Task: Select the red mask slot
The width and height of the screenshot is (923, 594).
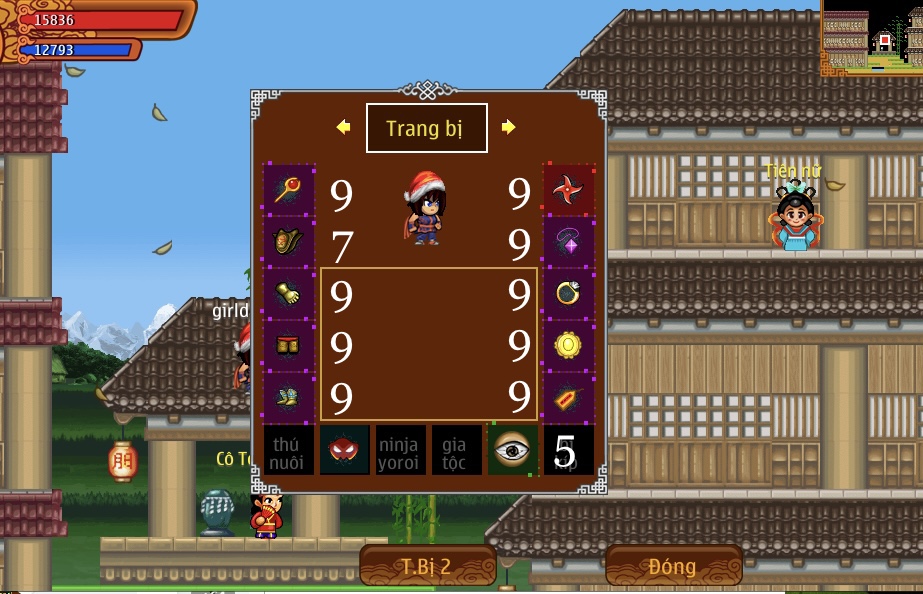Action: 345,450
